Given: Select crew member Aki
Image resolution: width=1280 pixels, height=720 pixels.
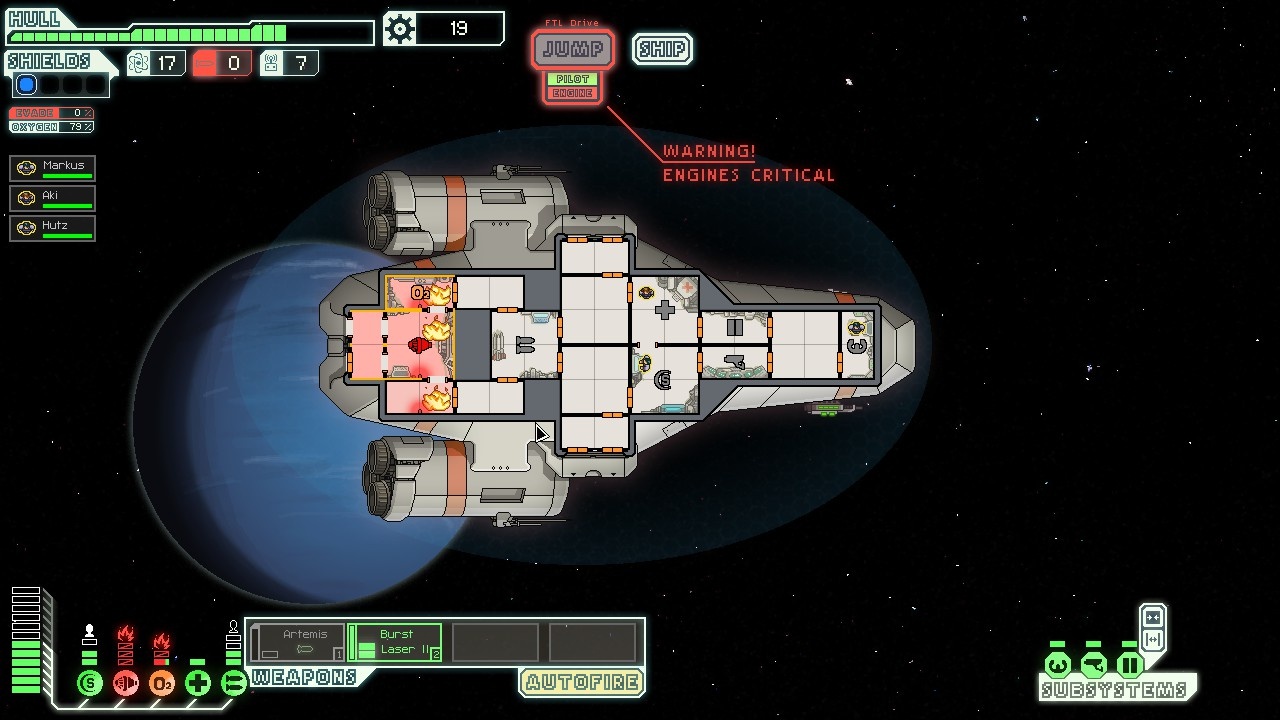Looking at the screenshot, I should pos(53,198).
